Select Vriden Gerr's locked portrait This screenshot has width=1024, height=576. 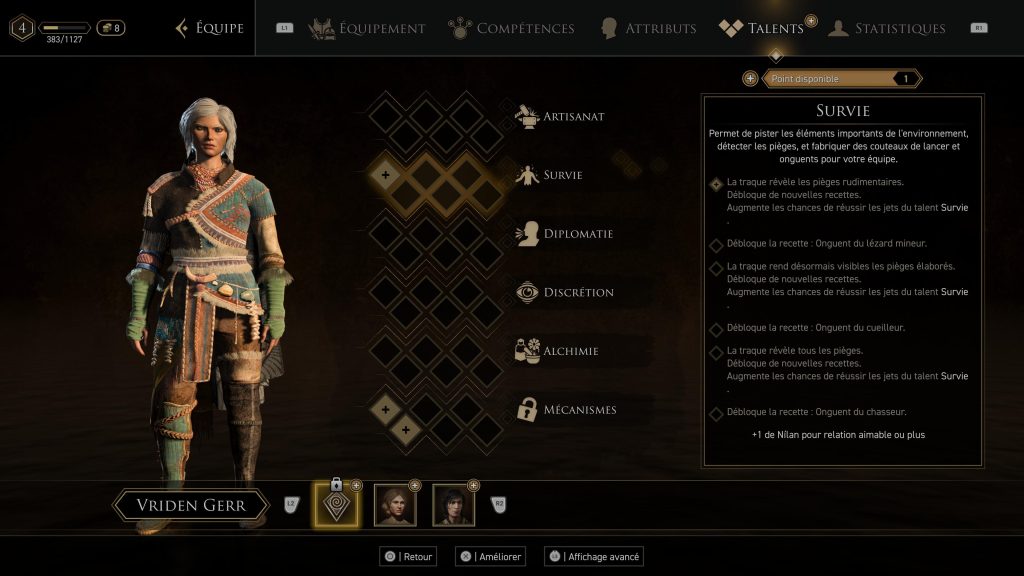(x=335, y=506)
